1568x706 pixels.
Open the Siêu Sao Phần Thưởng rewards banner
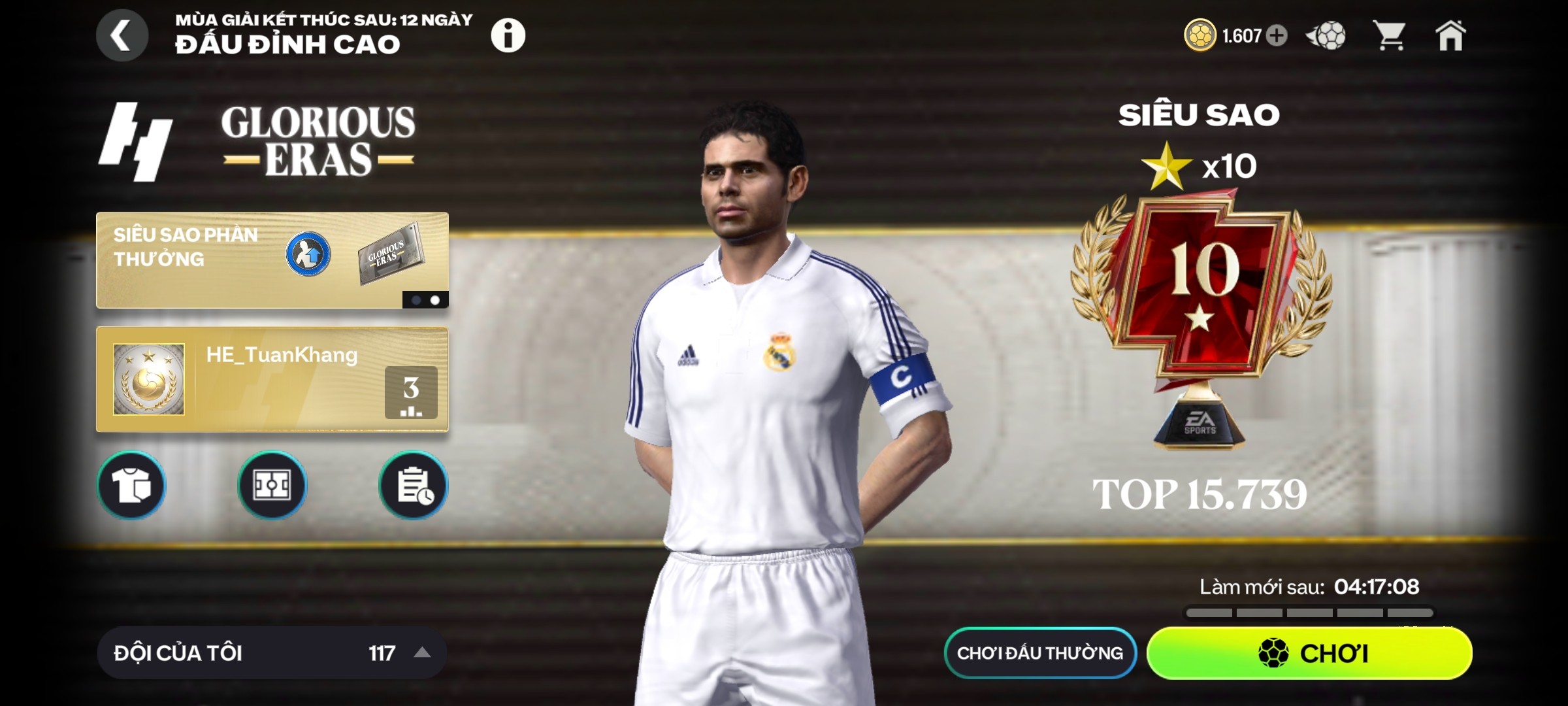(272, 260)
